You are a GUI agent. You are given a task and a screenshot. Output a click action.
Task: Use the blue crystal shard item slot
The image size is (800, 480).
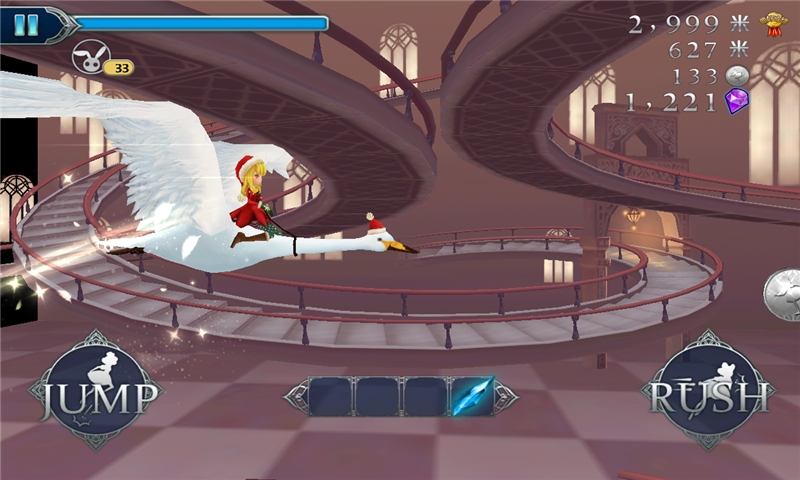472,397
